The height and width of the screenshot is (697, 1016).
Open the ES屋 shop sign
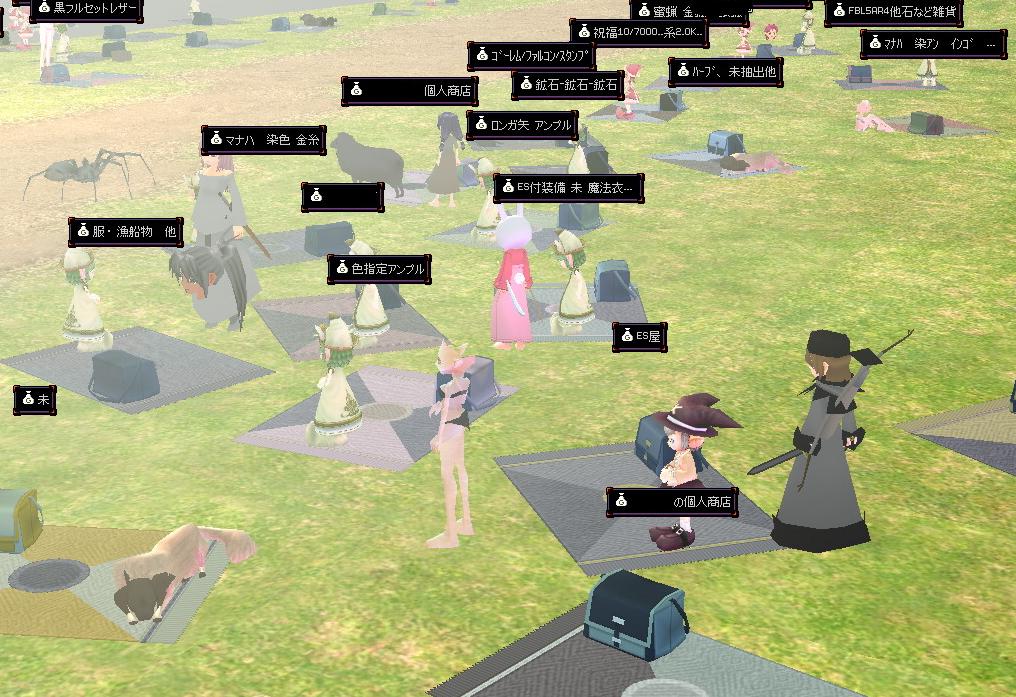point(639,337)
